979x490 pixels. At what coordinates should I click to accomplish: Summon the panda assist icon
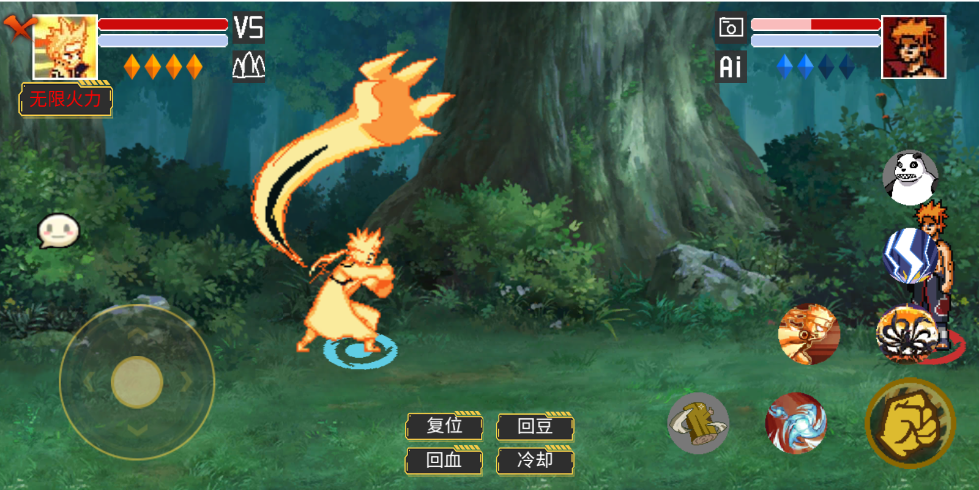(x=909, y=176)
